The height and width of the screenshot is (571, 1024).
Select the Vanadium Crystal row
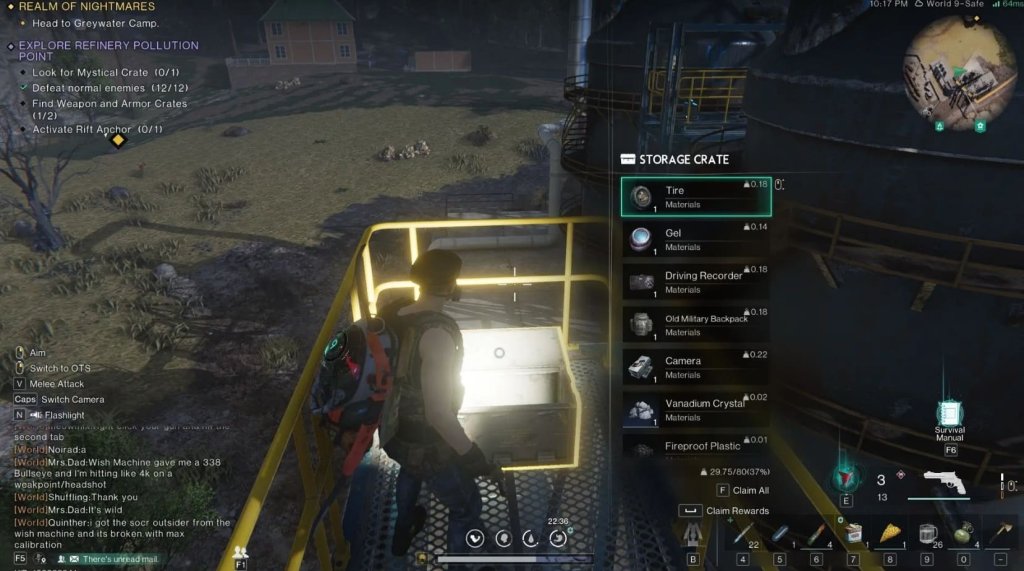point(696,410)
